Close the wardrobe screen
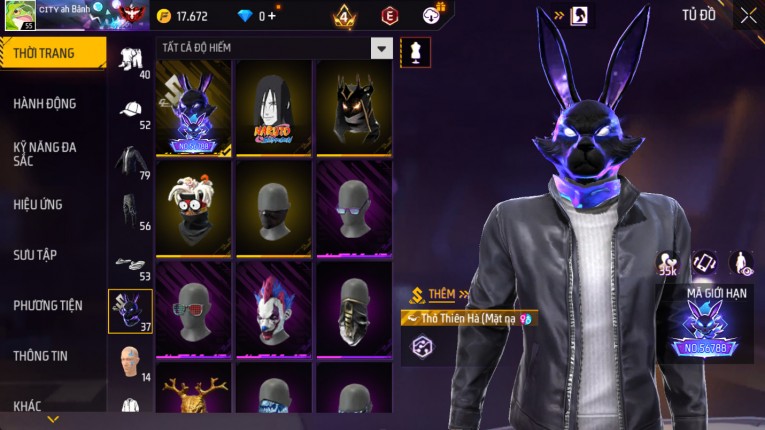 pos(748,15)
